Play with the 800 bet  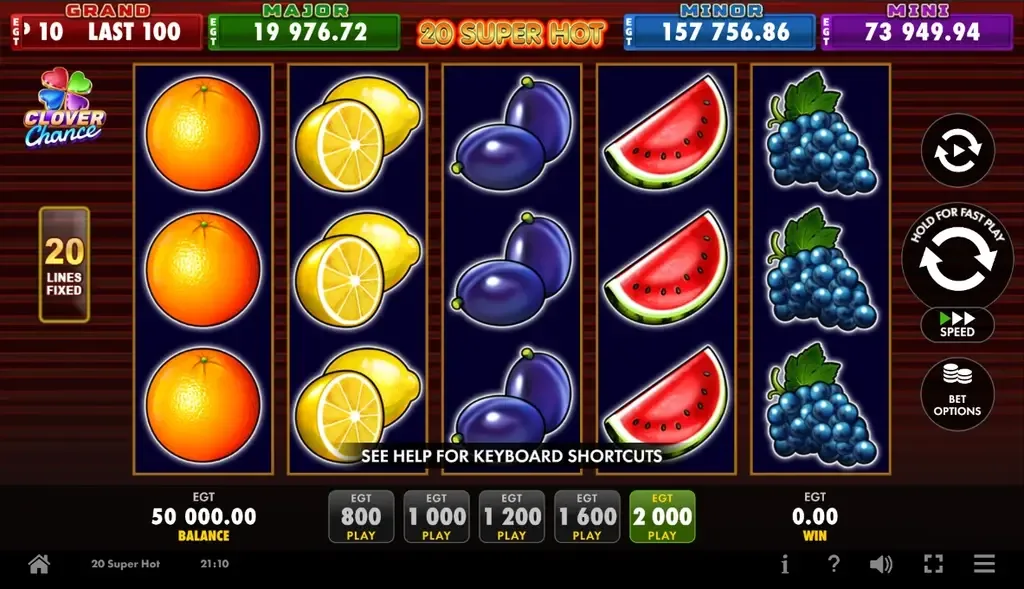pyautogui.click(x=361, y=517)
